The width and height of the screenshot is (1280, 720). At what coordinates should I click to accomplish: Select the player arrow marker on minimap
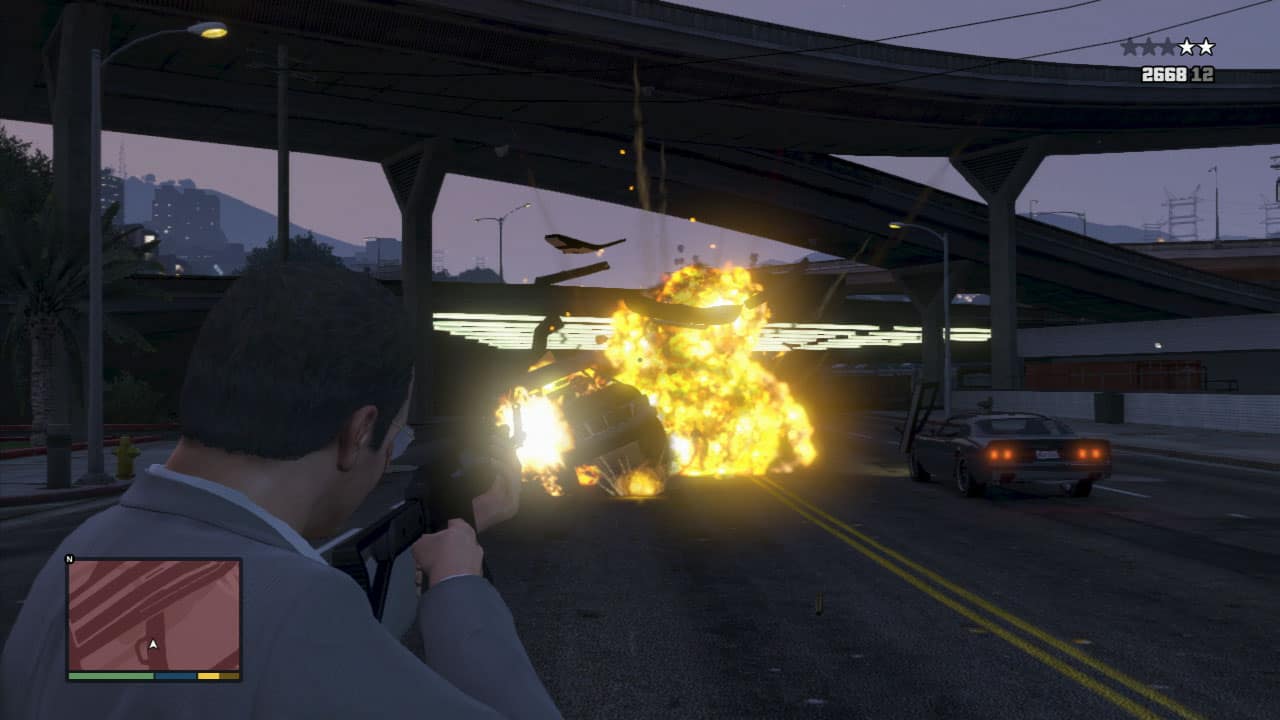153,645
